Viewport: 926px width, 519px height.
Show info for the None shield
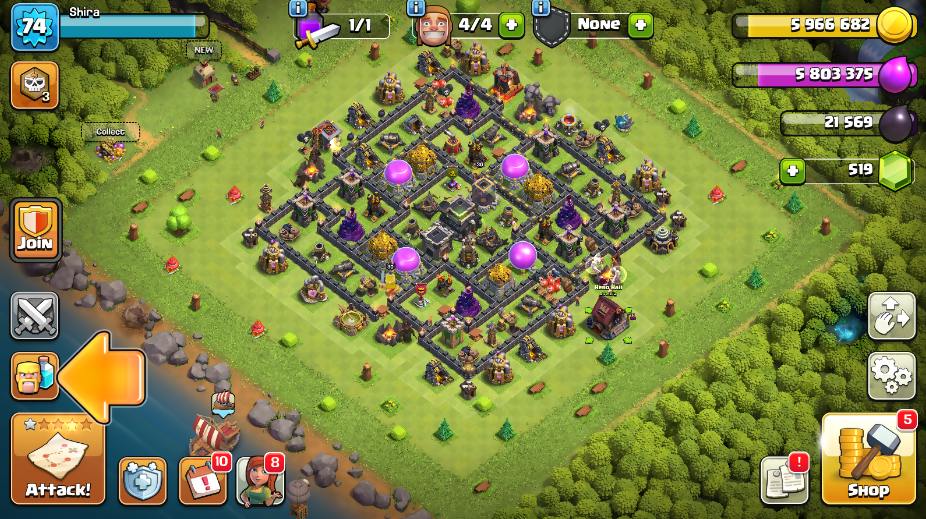[x=541, y=8]
